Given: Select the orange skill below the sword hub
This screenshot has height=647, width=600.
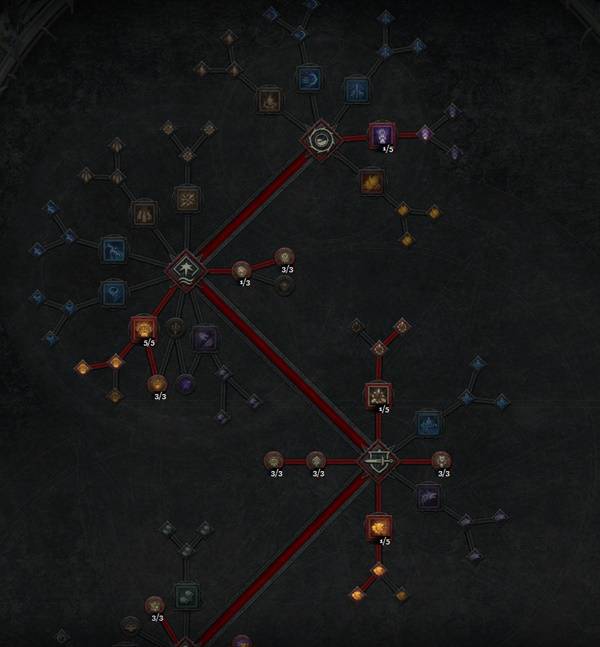Looking at the screenshot, I should tap(378, 525).
